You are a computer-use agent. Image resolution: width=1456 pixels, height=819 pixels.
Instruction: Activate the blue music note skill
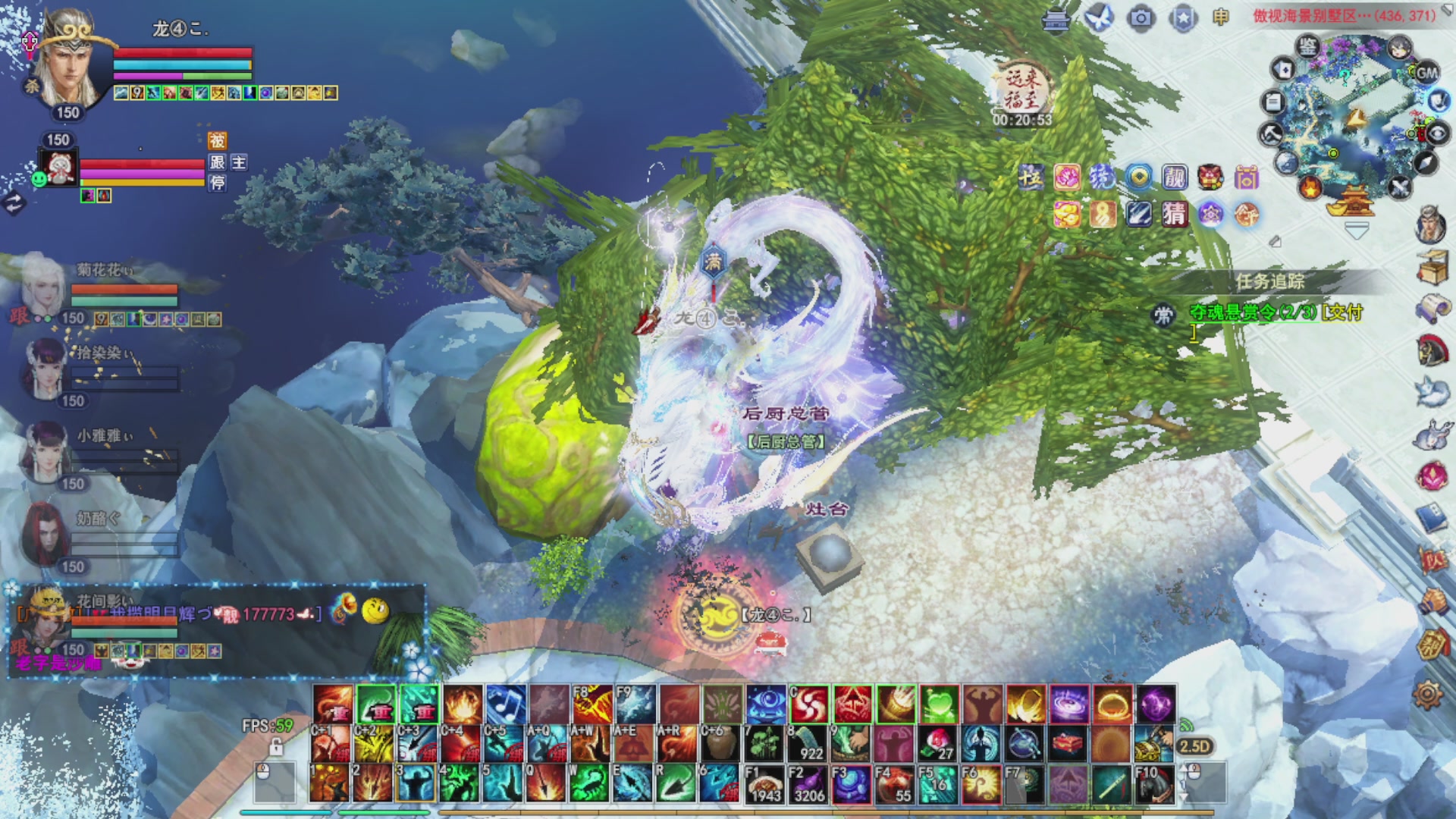(x=506, y=704)
